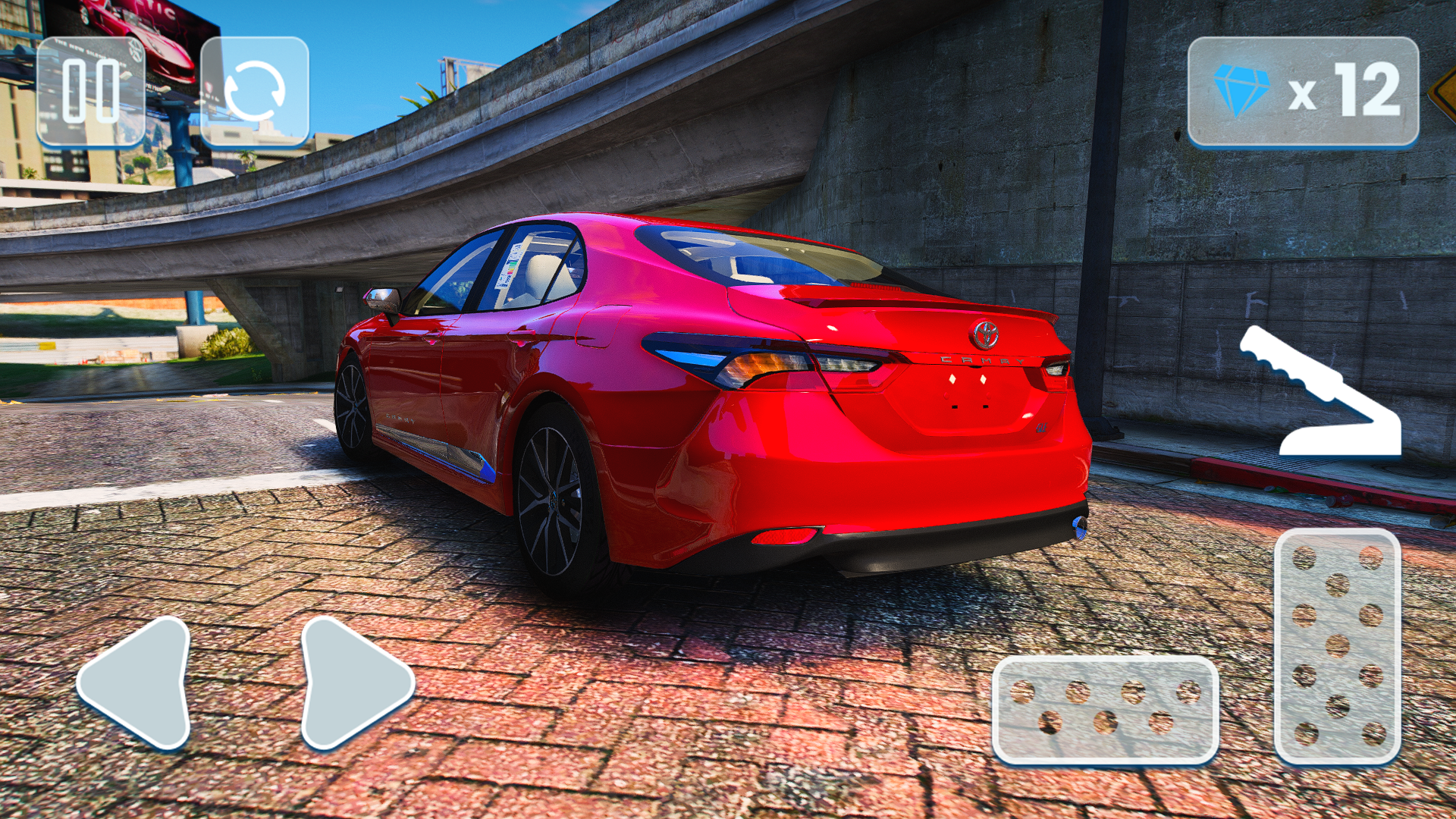1456x819 pixels.
Task: Activate the restart run button
Action: pos(258,89)
